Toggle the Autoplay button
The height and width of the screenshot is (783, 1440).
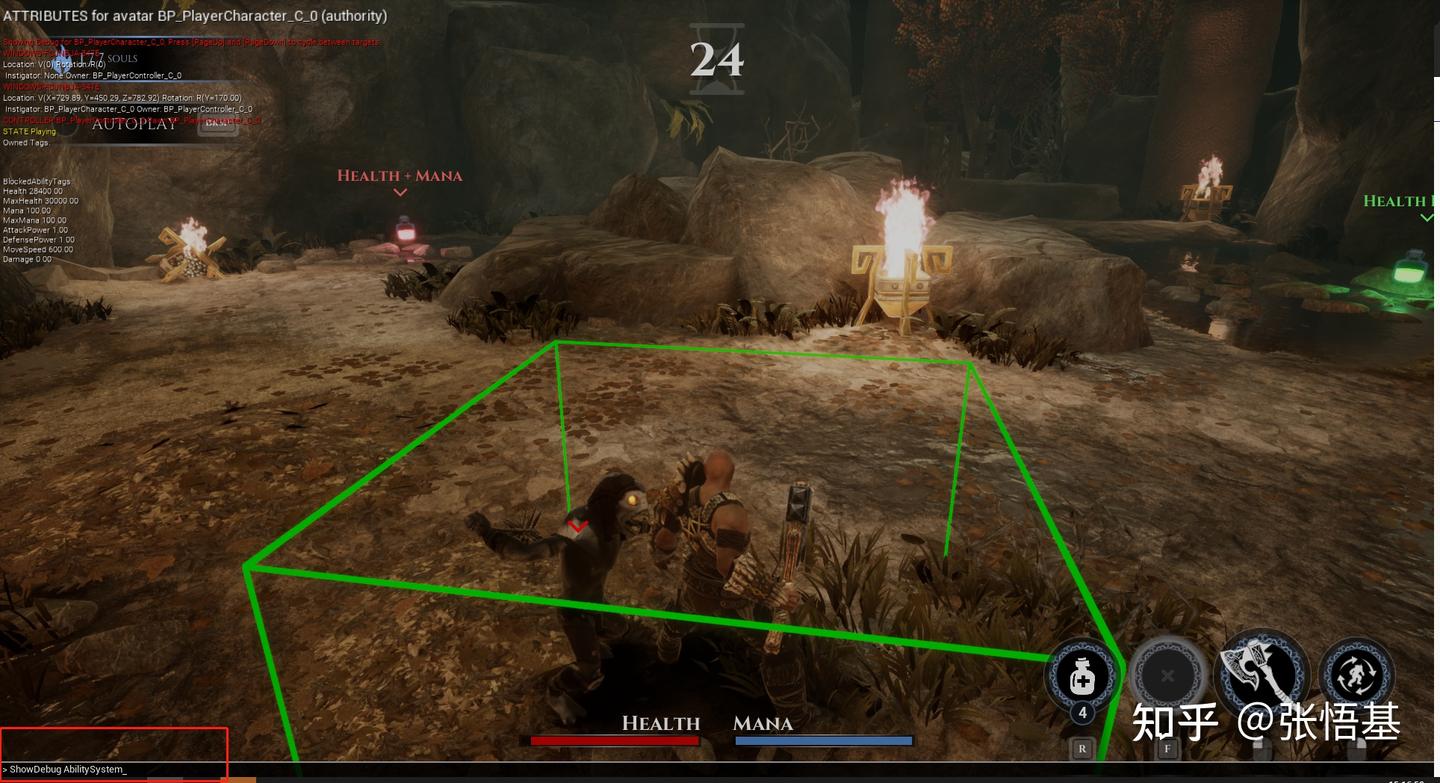click(134, 124)
